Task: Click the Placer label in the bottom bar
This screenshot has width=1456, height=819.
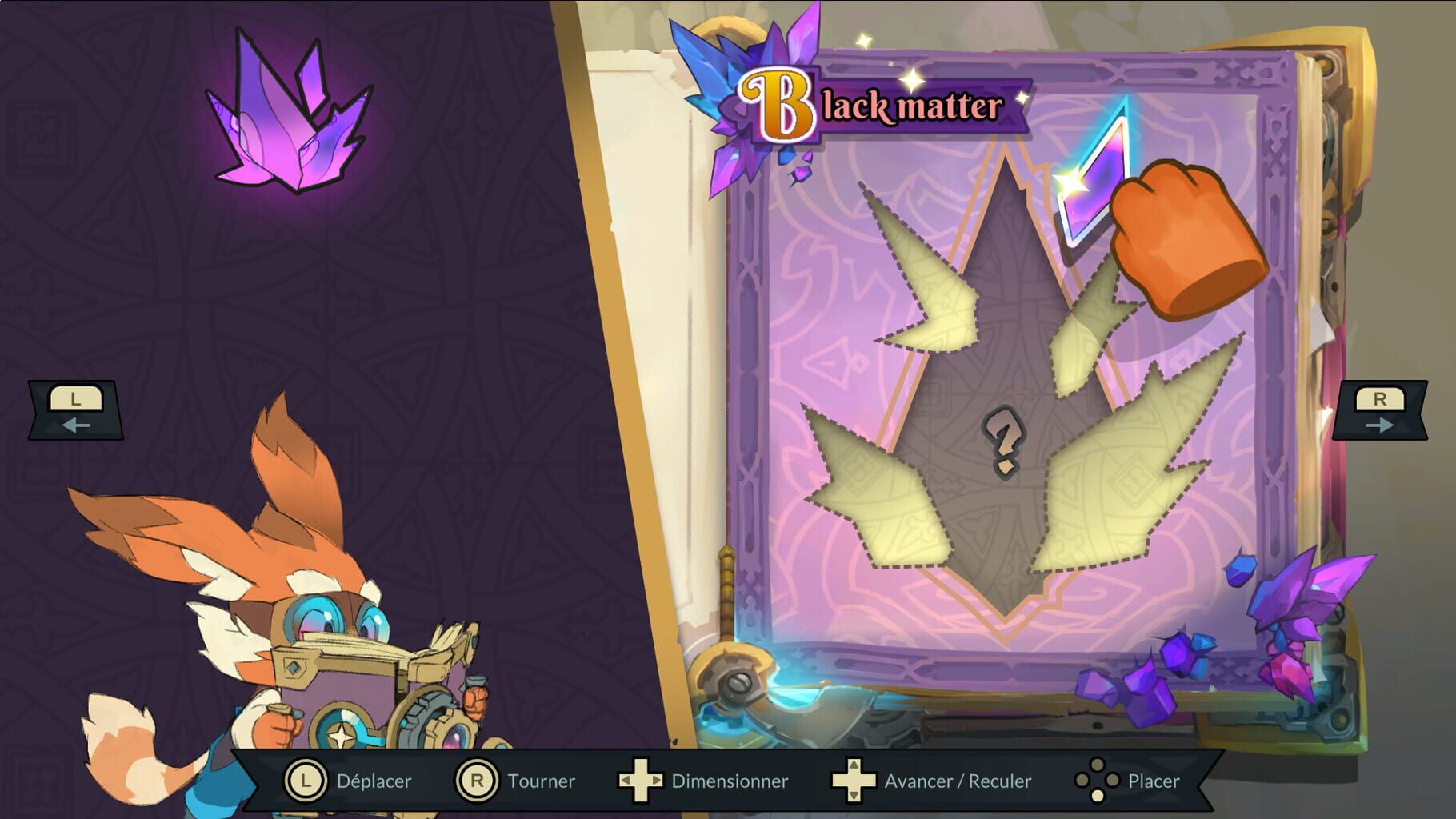Action: click(x=1155, y=781)
